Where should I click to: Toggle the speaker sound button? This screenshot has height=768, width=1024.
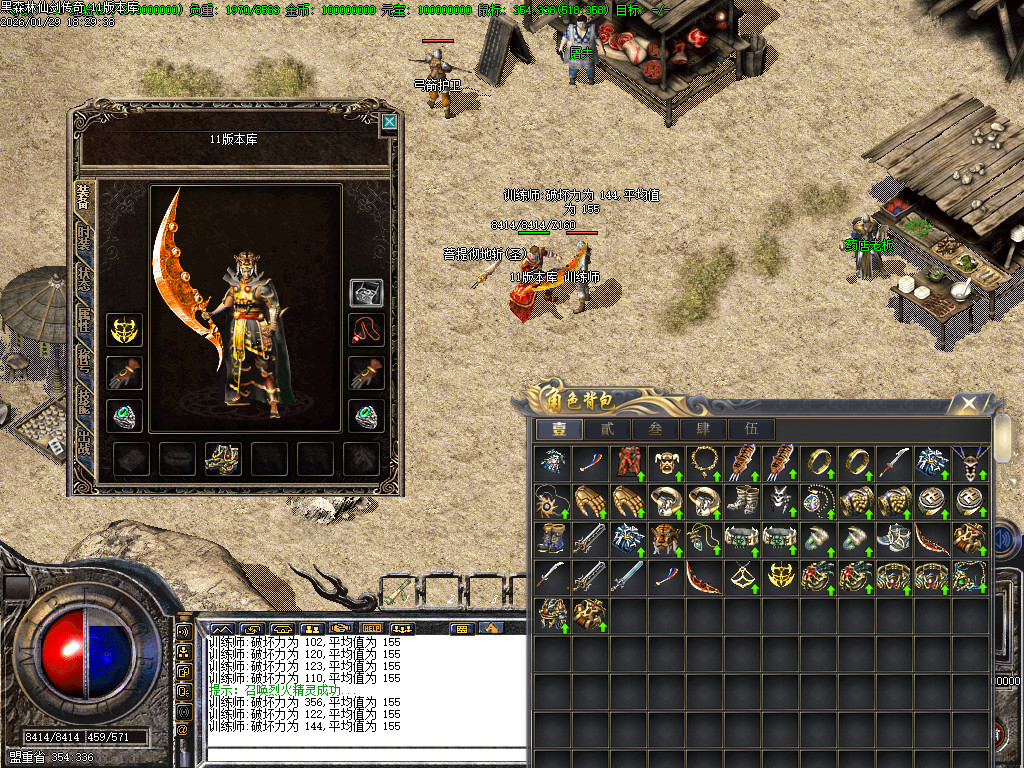tap(184, 632)
